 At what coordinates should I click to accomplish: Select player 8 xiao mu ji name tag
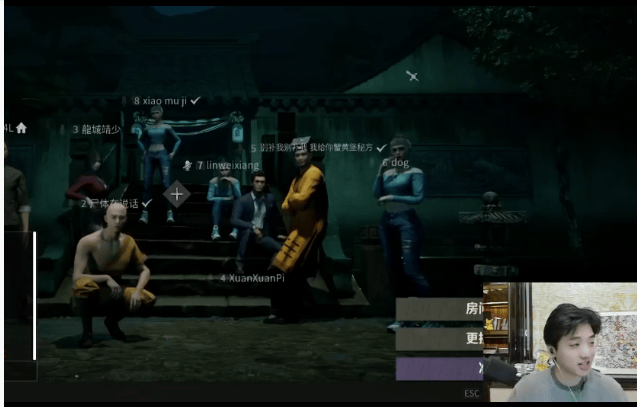tap(166, 101)
